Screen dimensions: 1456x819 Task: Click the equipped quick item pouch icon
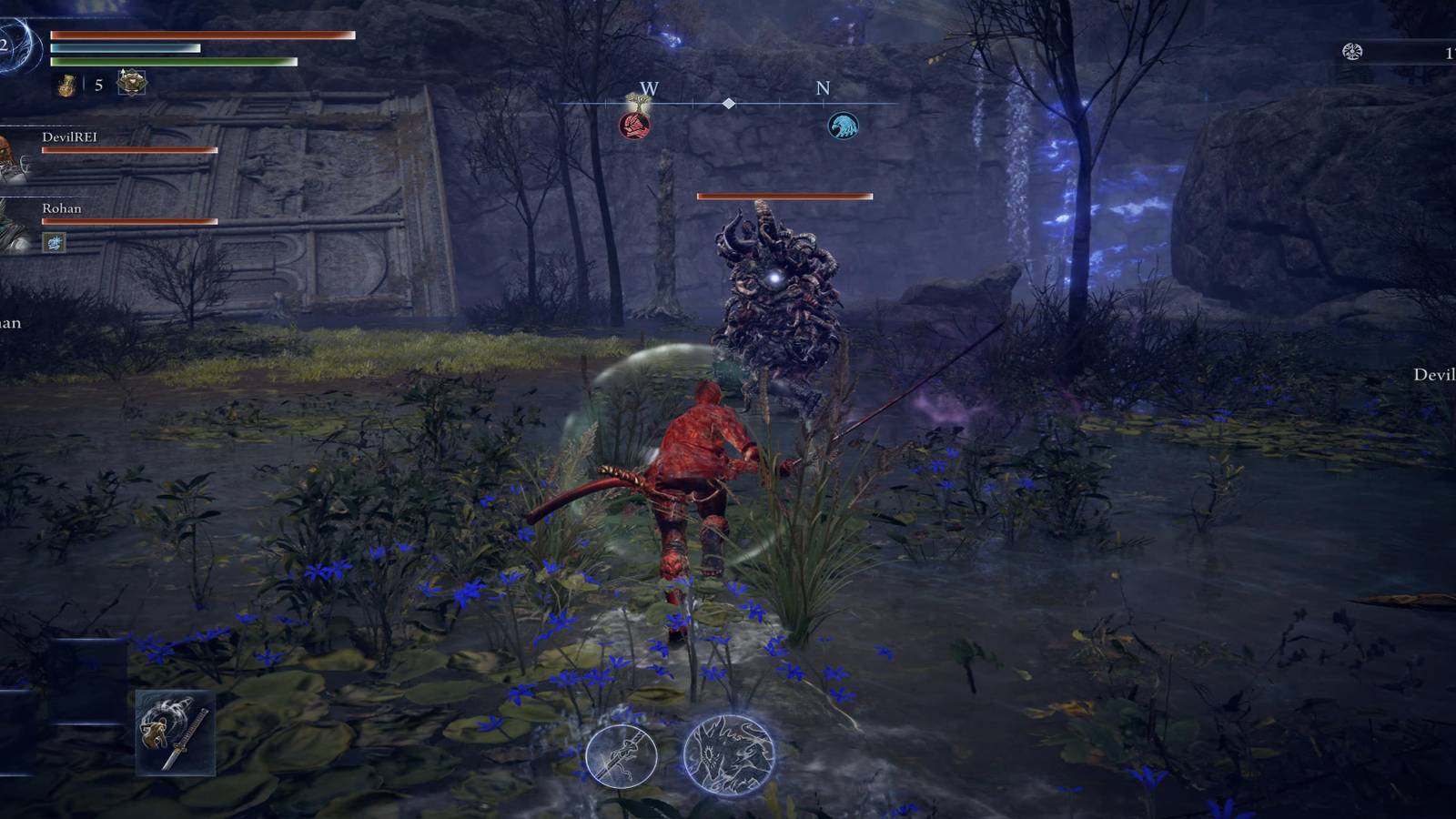coord(131,84)
